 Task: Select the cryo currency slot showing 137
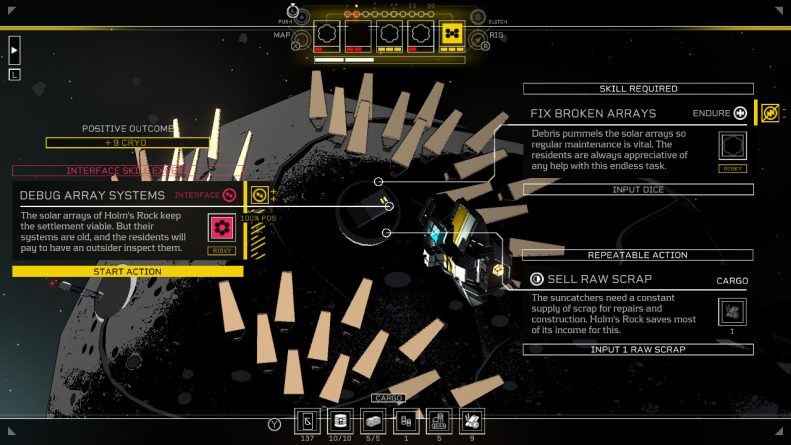(308, 420)
